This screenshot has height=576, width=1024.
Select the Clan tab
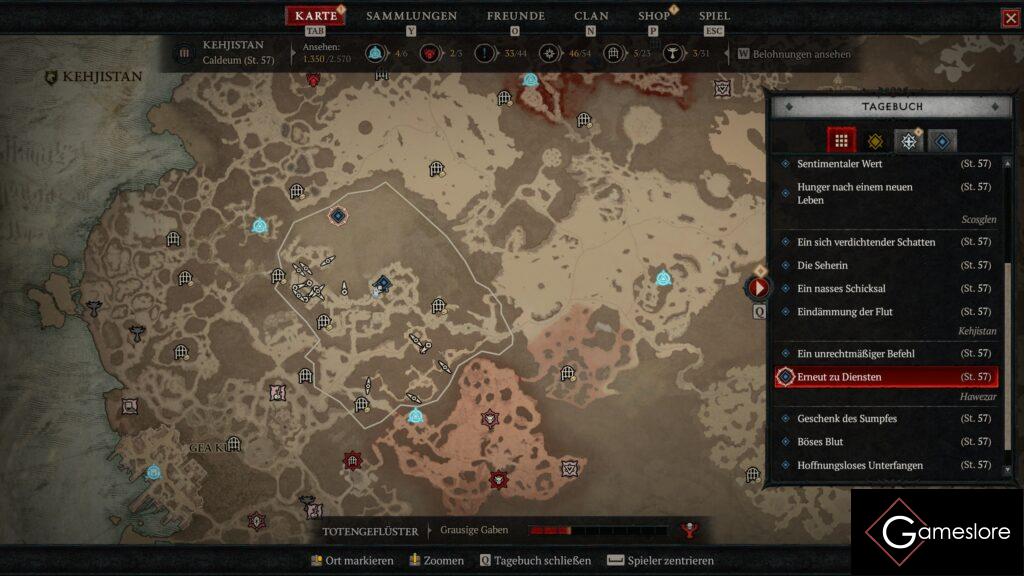click(591, 16)
